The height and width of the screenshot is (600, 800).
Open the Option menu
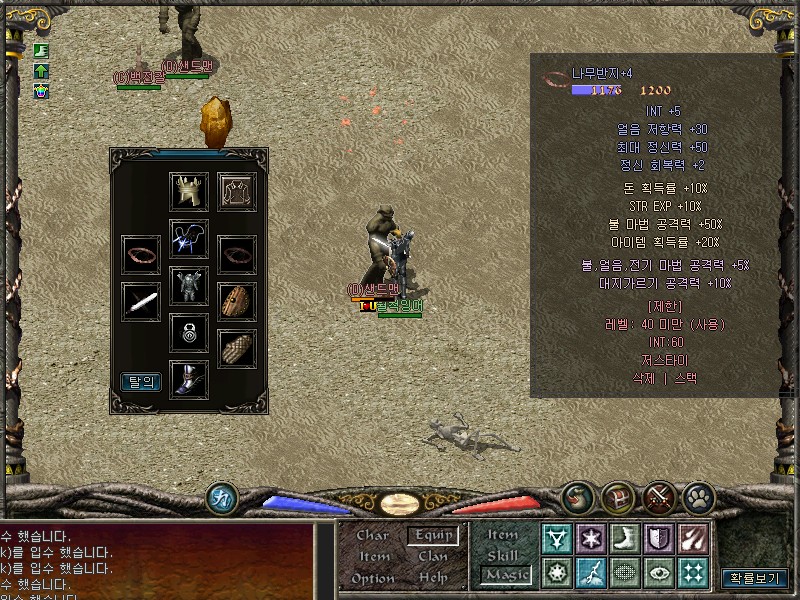[373, 577]
